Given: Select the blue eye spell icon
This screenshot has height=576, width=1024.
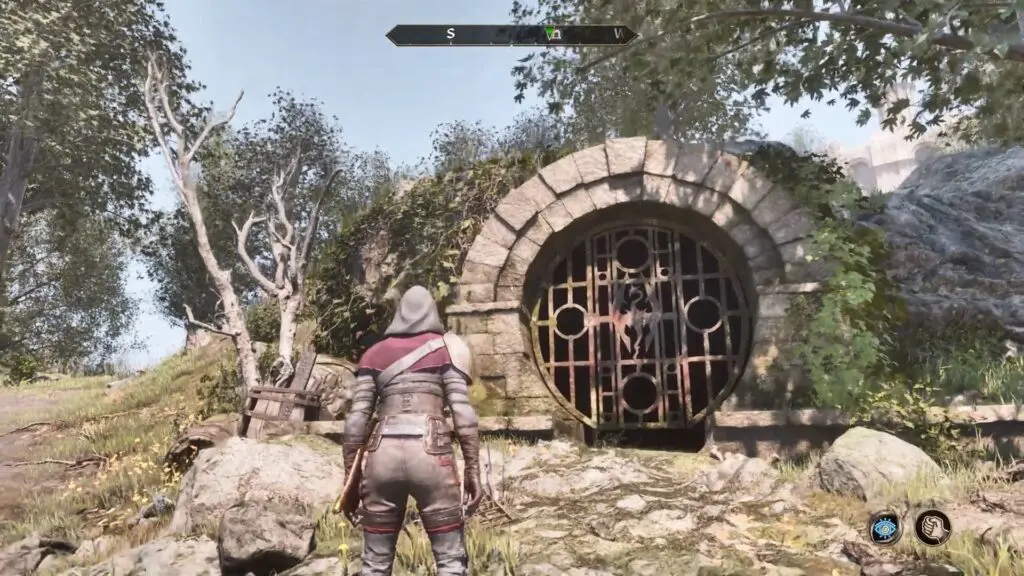Looking at the screenshot, I should tap(885, 527).
